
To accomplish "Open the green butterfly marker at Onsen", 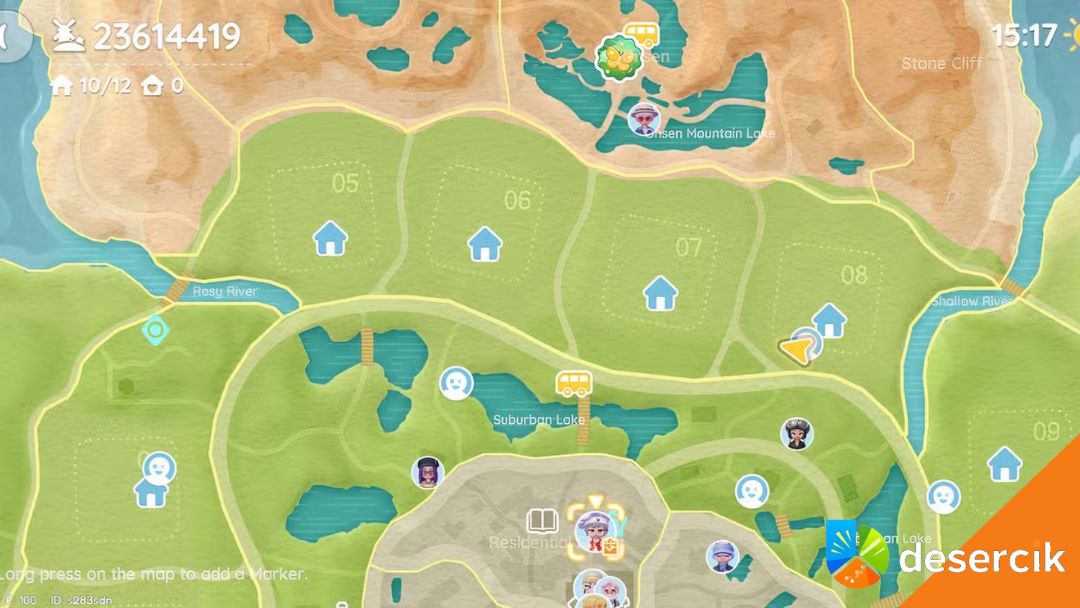I will tap(615, 58).
